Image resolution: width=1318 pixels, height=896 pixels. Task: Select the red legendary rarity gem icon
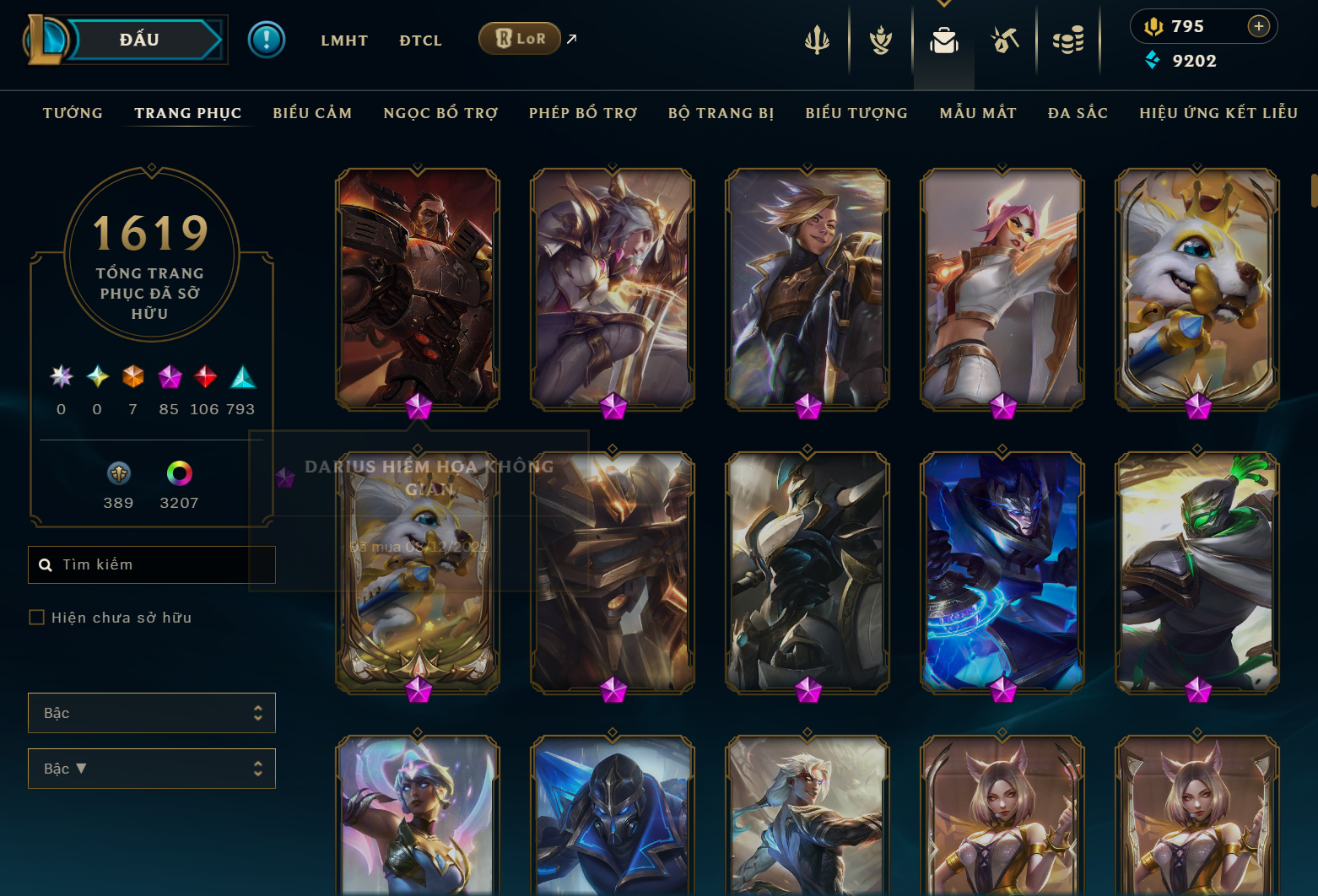205,378
